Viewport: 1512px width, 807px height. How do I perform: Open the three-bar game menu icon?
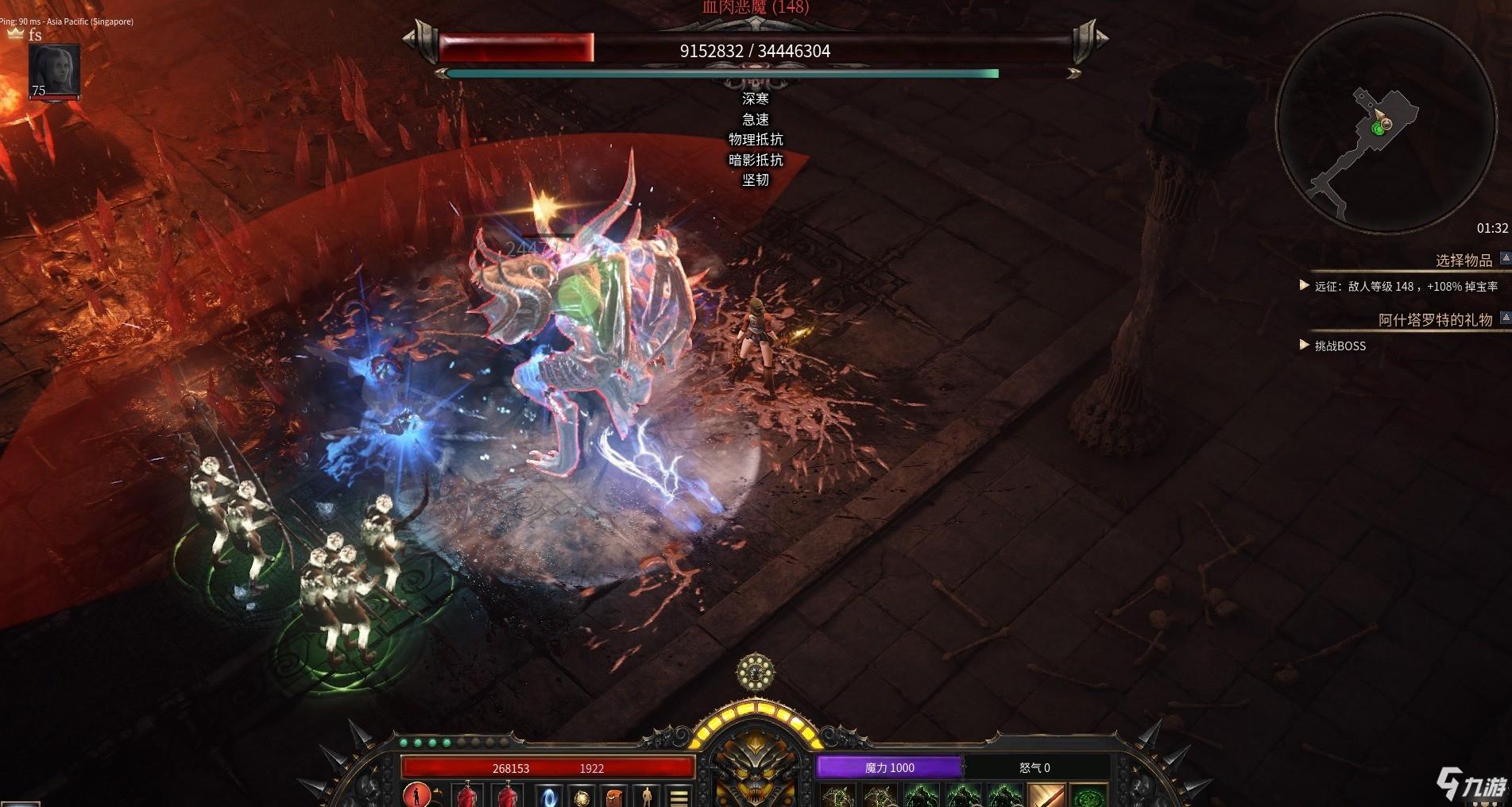679,797
